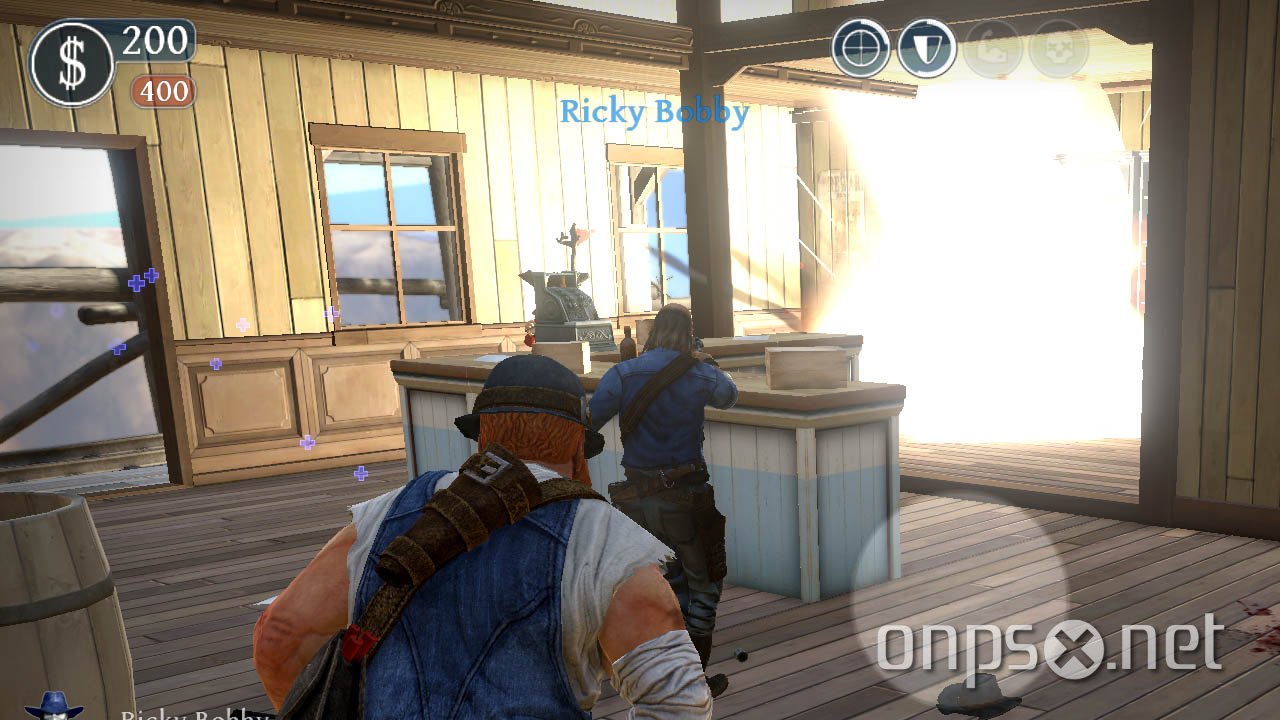Expand the ability bar at top right
Image resolution: width=1280 pixels, height=720 pixels.
[958, 46]
